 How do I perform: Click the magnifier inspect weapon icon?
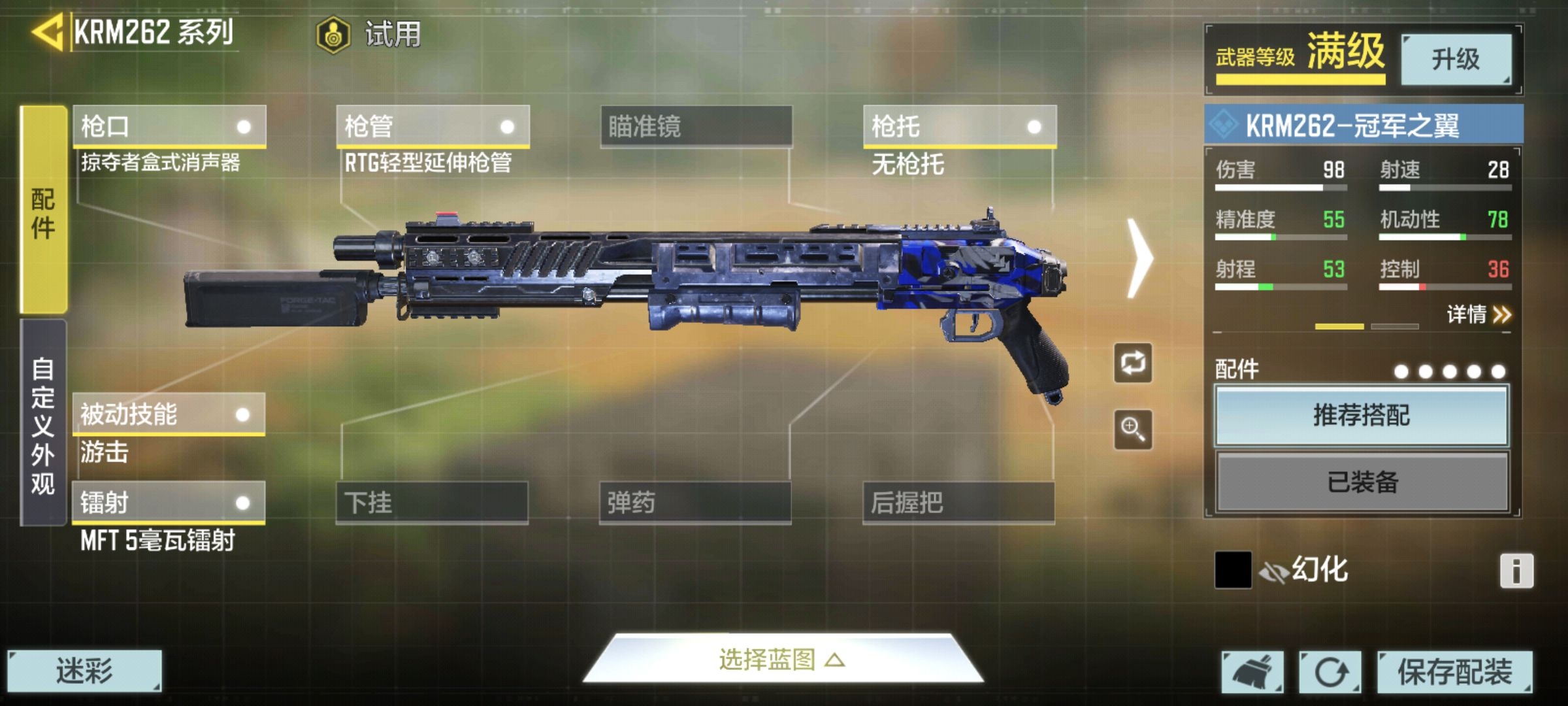1133,429
